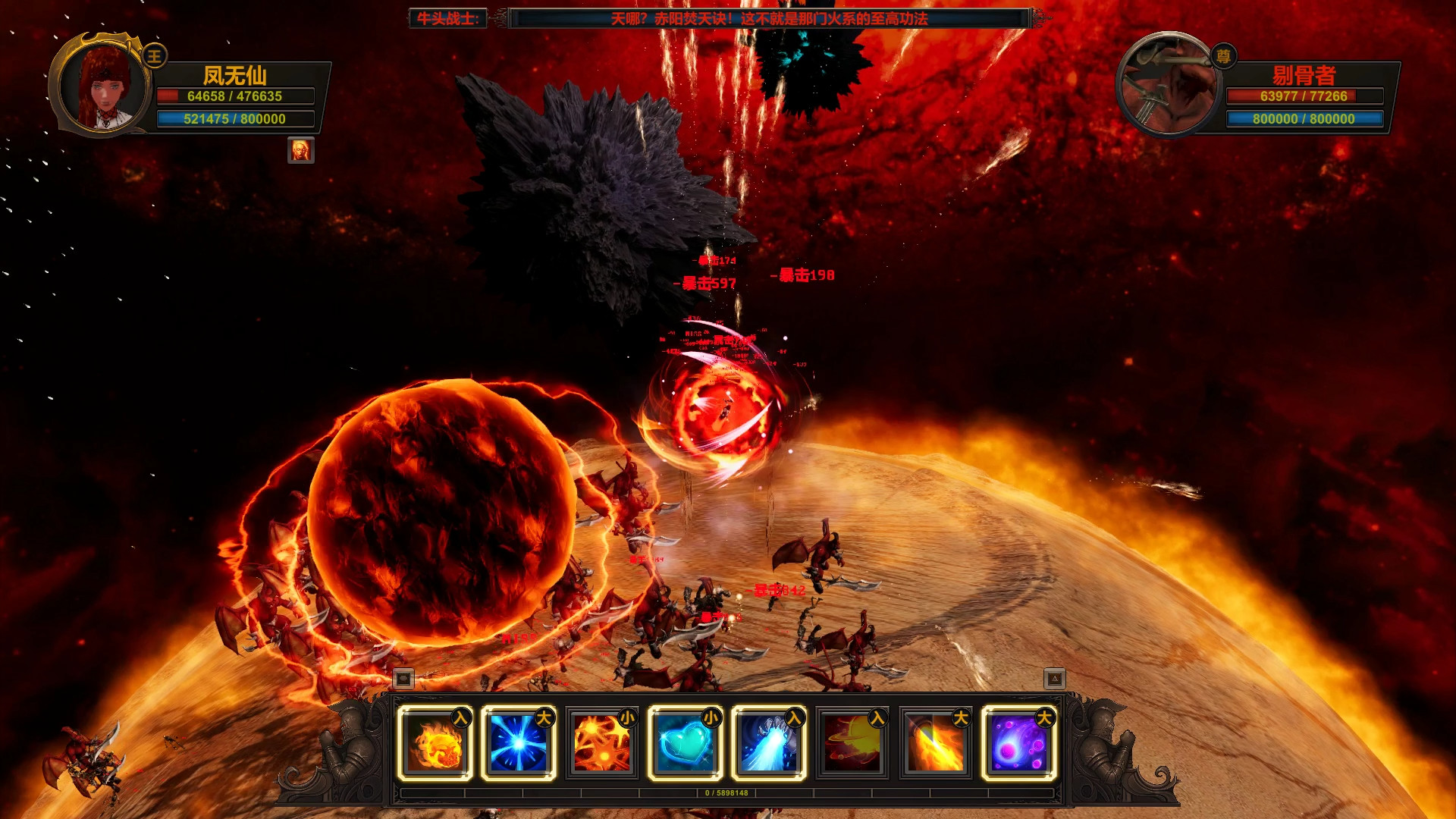This screenshot has width=1456, height=819.
Task: Inspect the fiery face buff icon
Action: tap(301, 151)
